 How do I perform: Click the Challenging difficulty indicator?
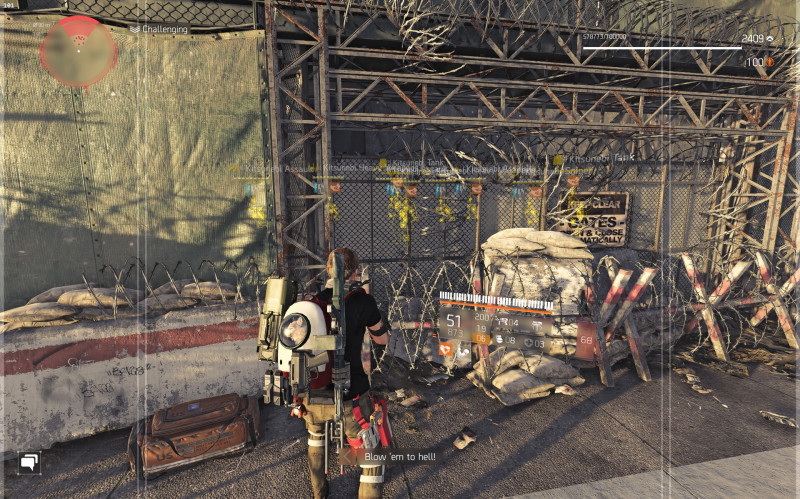click(x=159, y=29)
